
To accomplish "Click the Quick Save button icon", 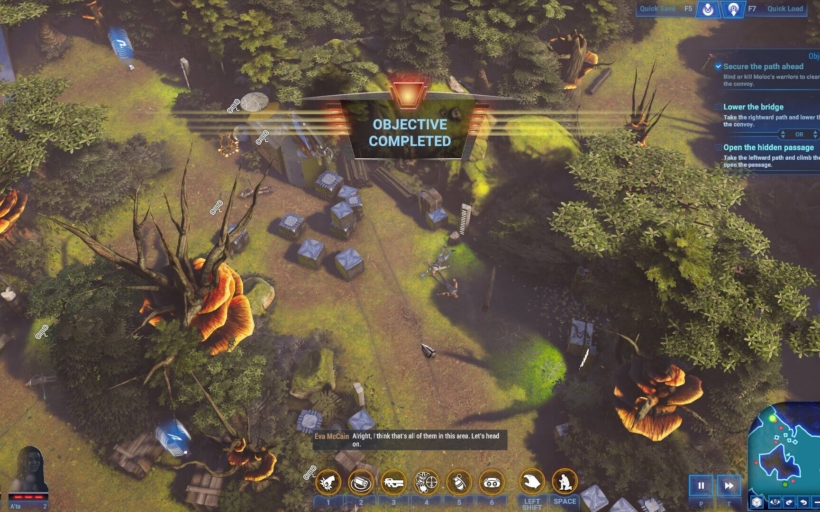I will pyautogui.click(x=708, y=10).
